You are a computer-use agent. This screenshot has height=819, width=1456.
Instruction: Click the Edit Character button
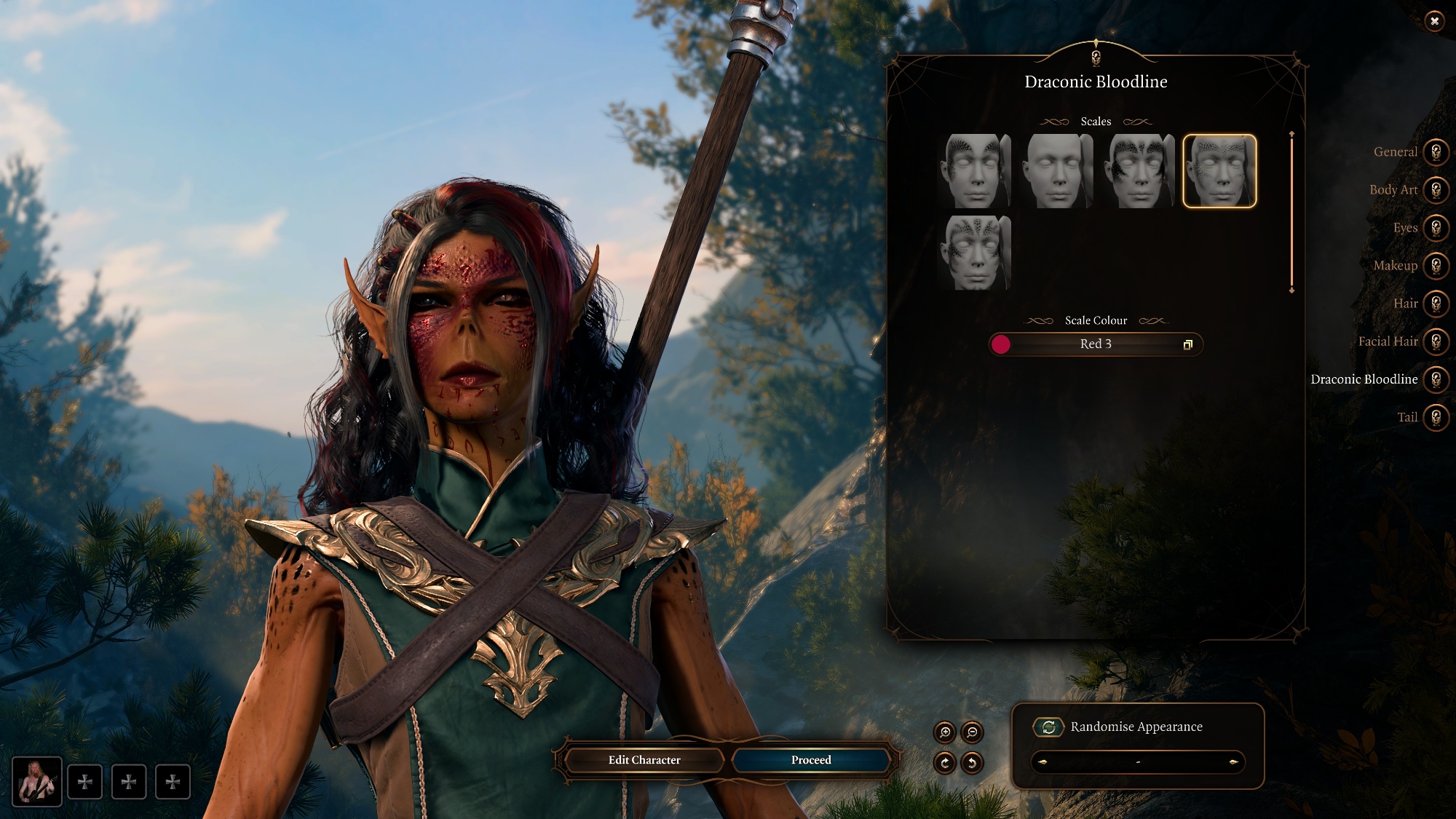(x=644, y=760)
